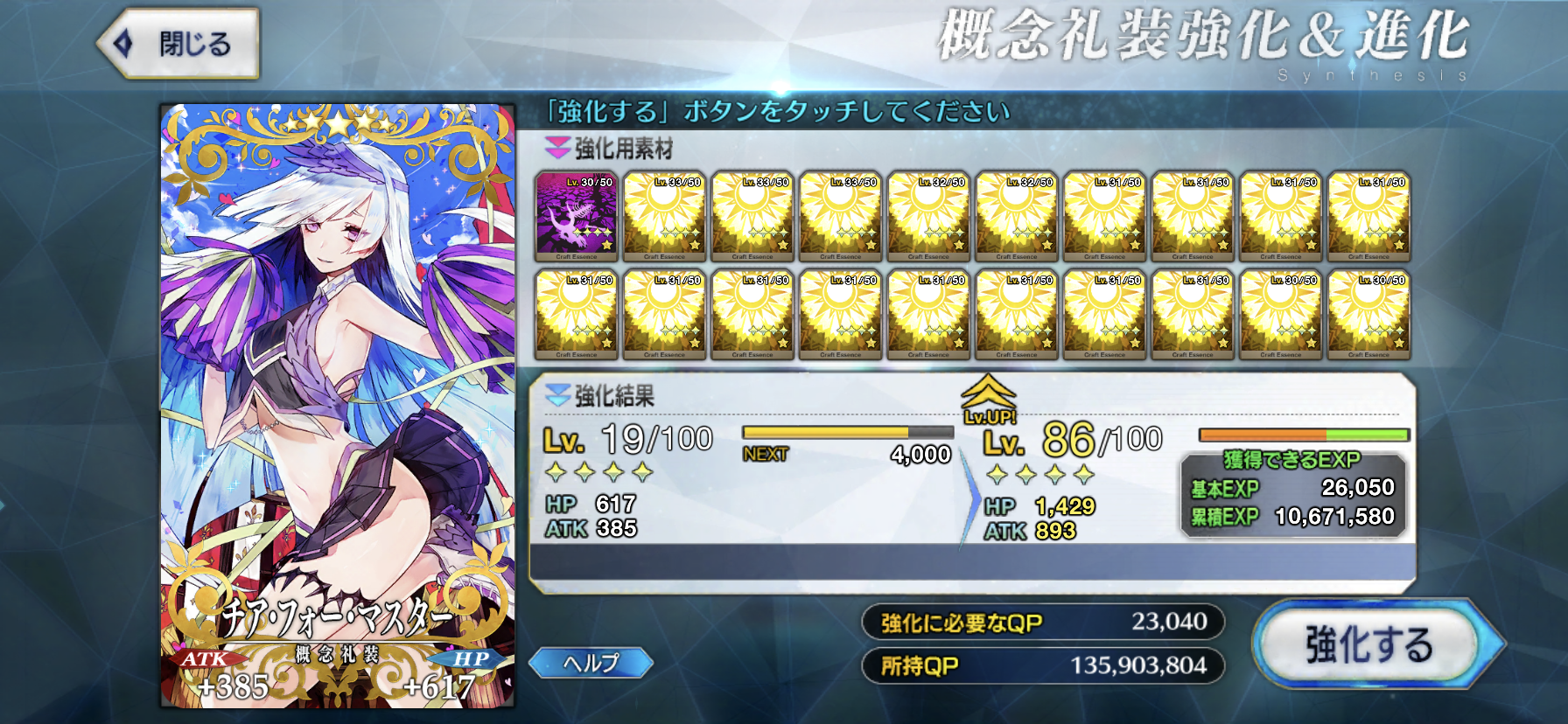Collapse the 強化結果 results section

point(557,393)
